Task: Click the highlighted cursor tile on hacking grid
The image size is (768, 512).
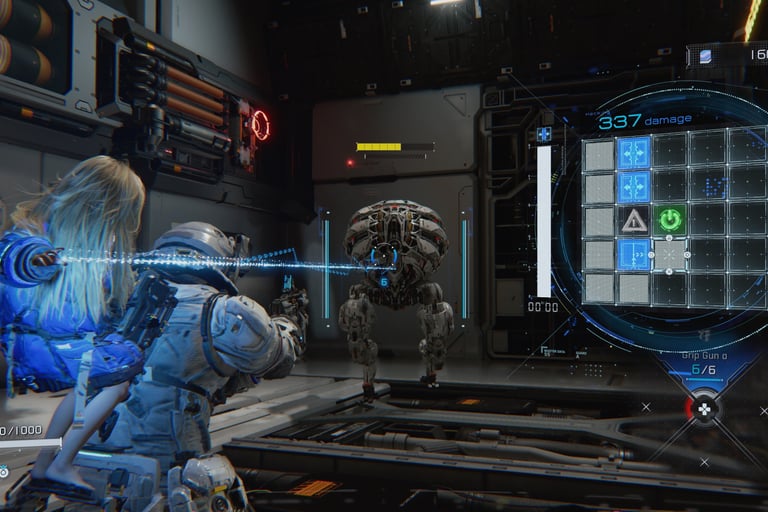Action: pyautogui.click(x=670, y=254)
